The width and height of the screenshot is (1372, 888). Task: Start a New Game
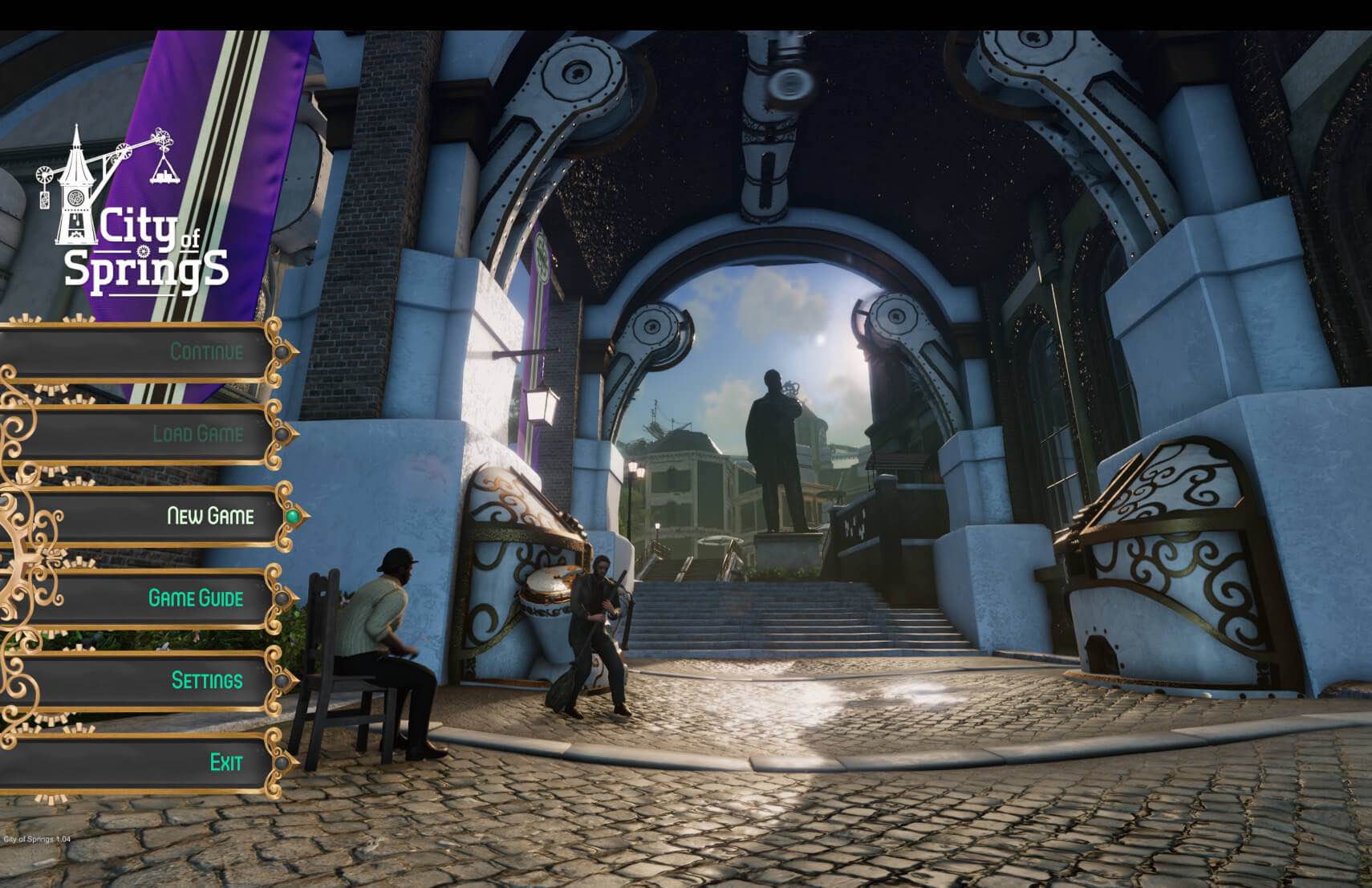(x=209, y=516)
